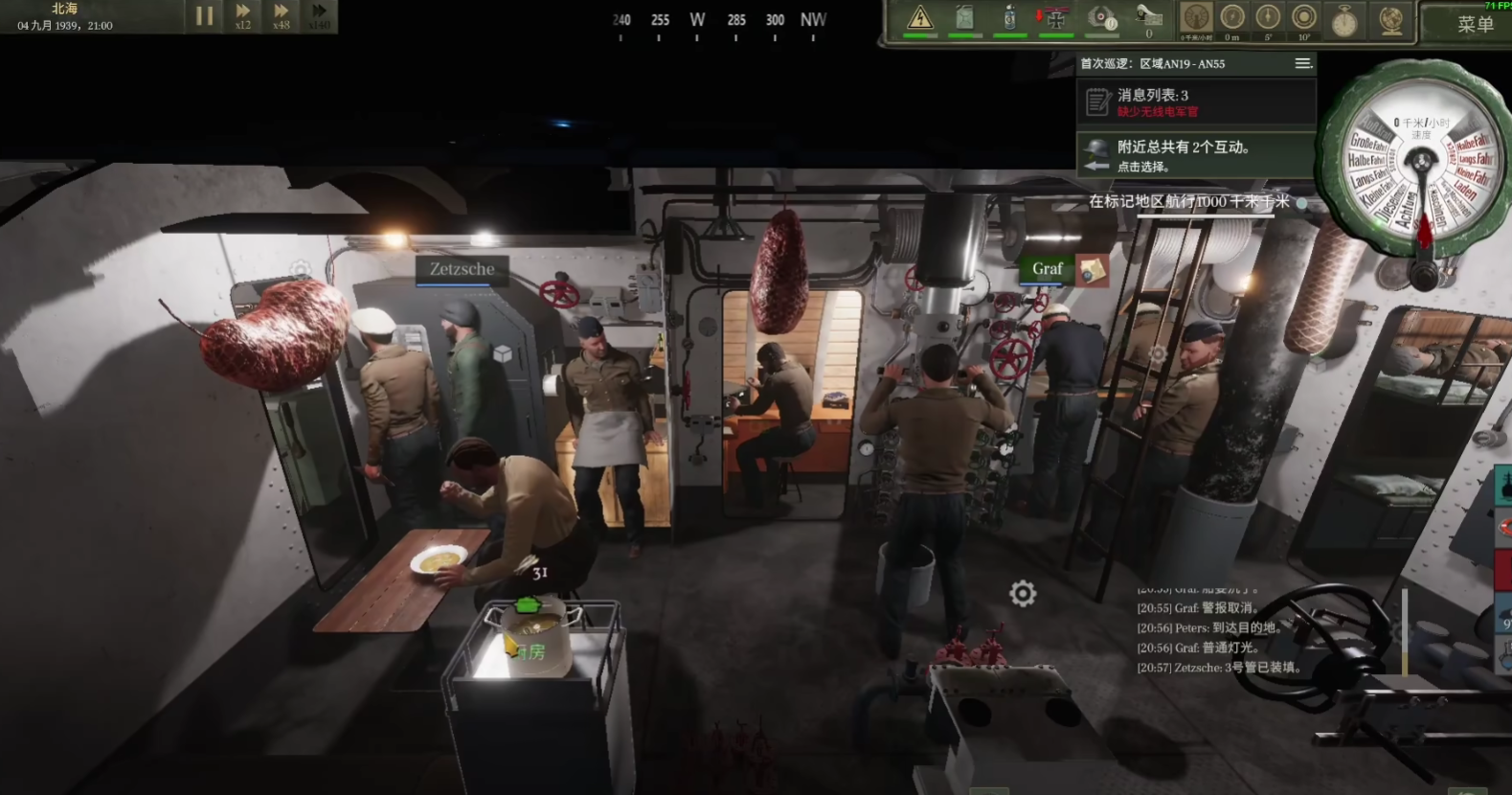Click the electricity warning triangle icon

click(919, 18)
